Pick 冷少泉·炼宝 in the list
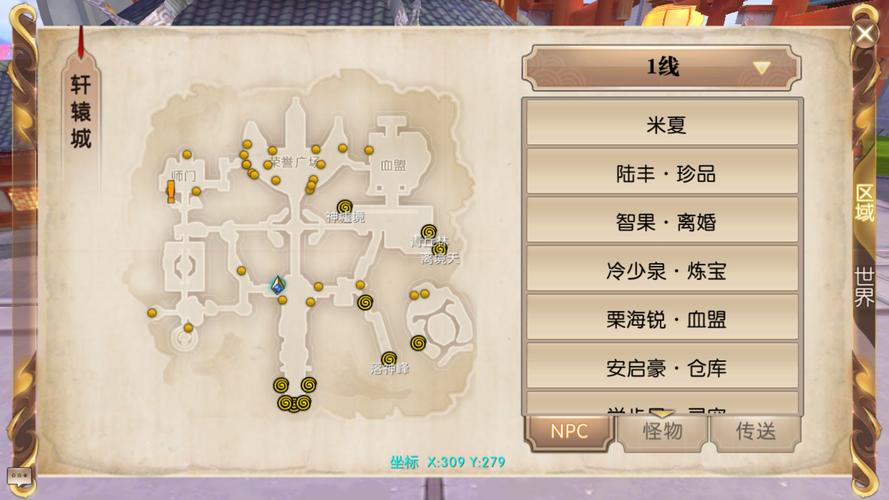The height and width of the screenshot is (500, 889). 661,270
